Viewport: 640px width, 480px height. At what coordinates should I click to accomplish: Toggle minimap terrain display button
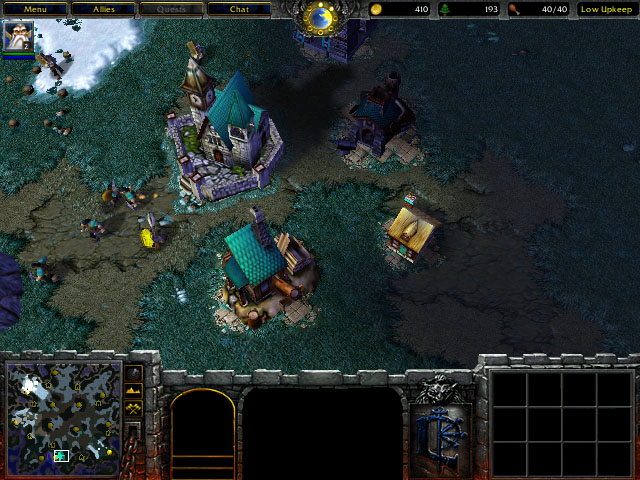(133, 391)
